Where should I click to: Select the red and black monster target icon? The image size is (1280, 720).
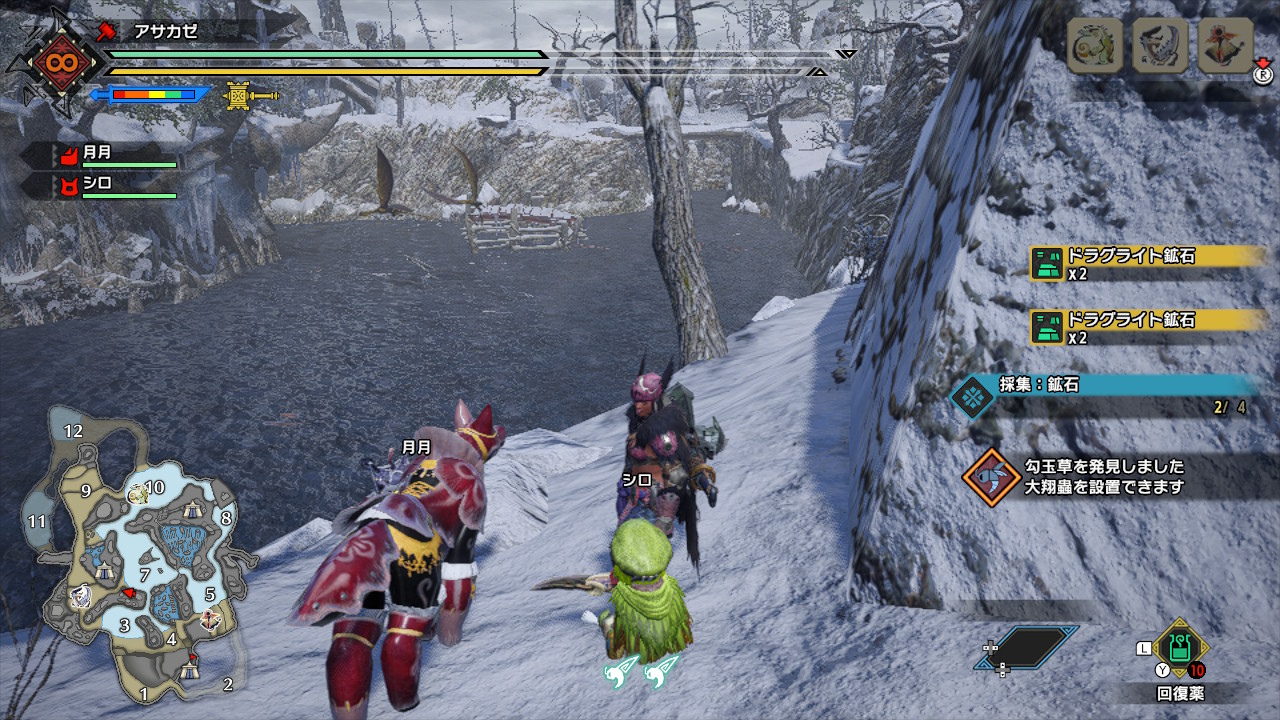point(1225,45)
